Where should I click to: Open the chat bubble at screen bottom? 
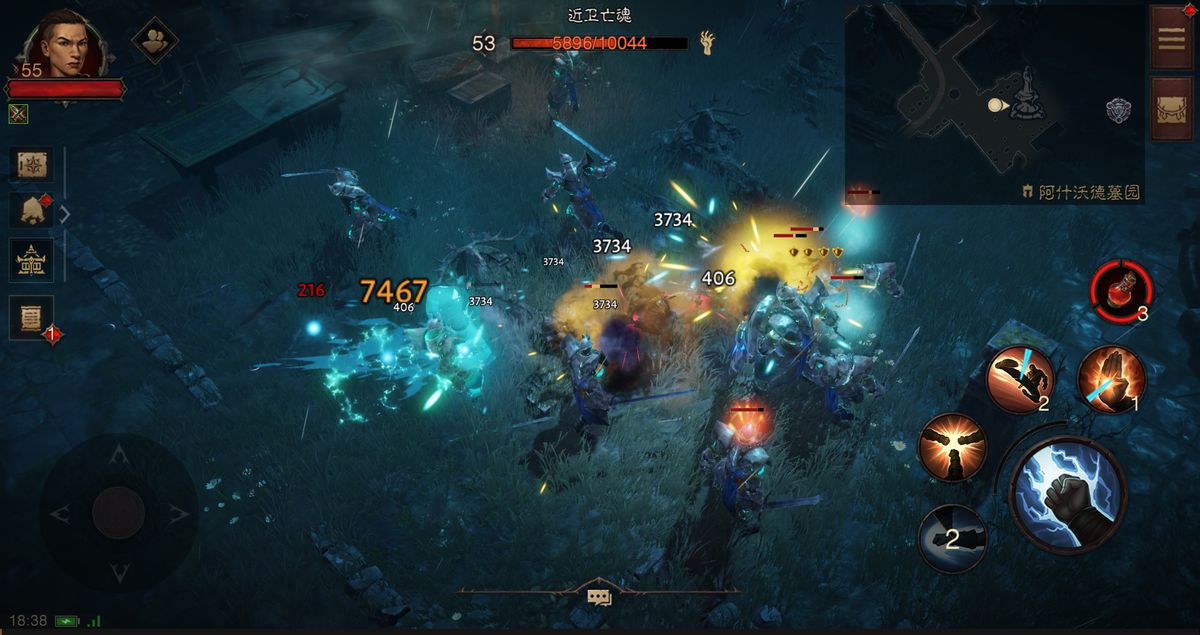(599, 597)
